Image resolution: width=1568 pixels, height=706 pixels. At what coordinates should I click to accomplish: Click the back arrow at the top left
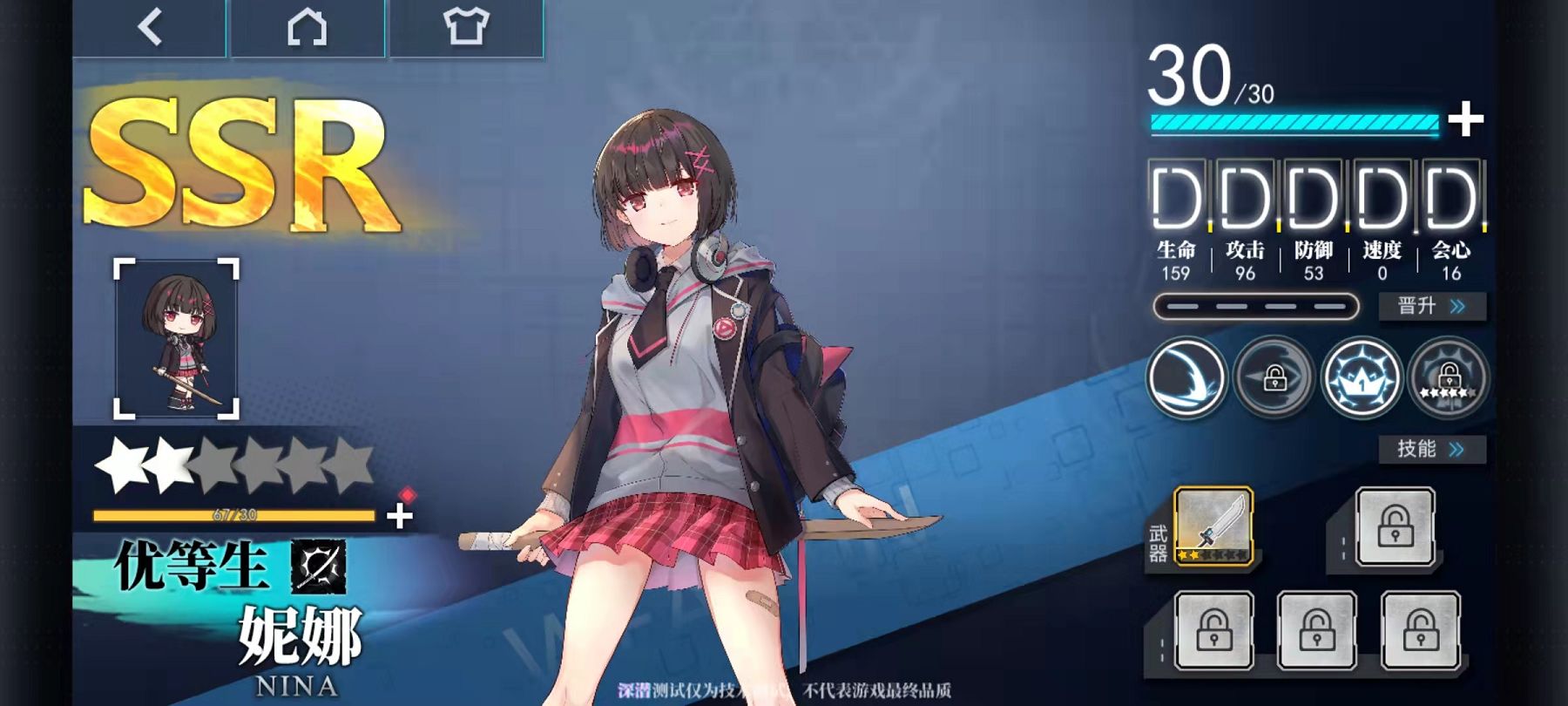(x=146, y=26)
